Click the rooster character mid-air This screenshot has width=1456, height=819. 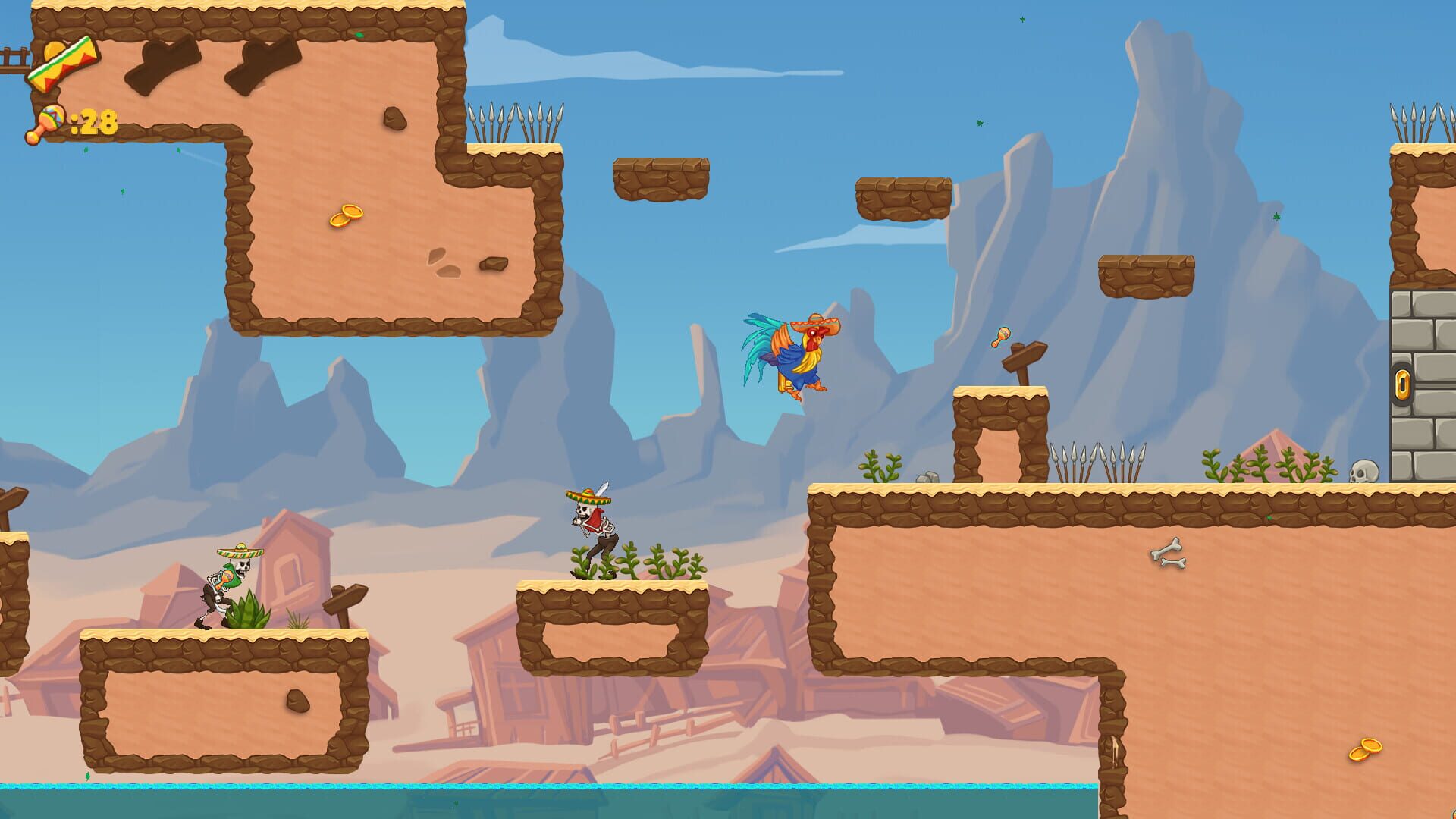[796, 356]
